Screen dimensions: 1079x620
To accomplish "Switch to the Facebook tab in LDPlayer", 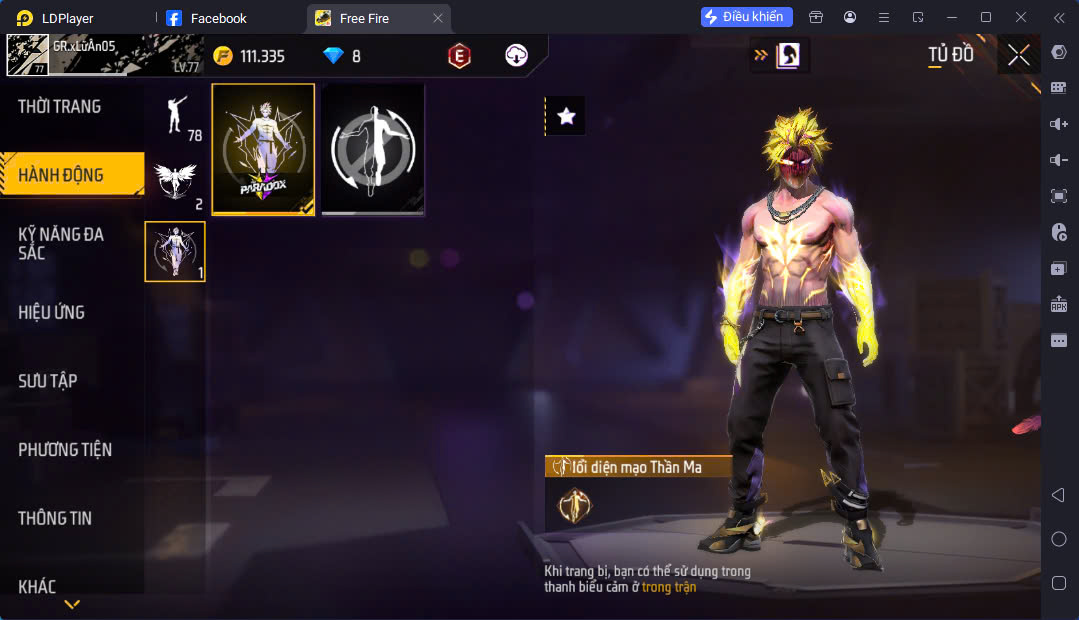I will click(218, 18).
